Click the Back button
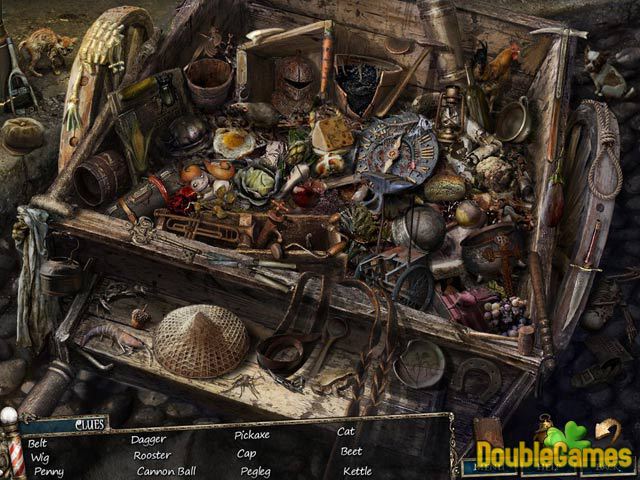Viewport: 640px width, 480px height. 606,465
